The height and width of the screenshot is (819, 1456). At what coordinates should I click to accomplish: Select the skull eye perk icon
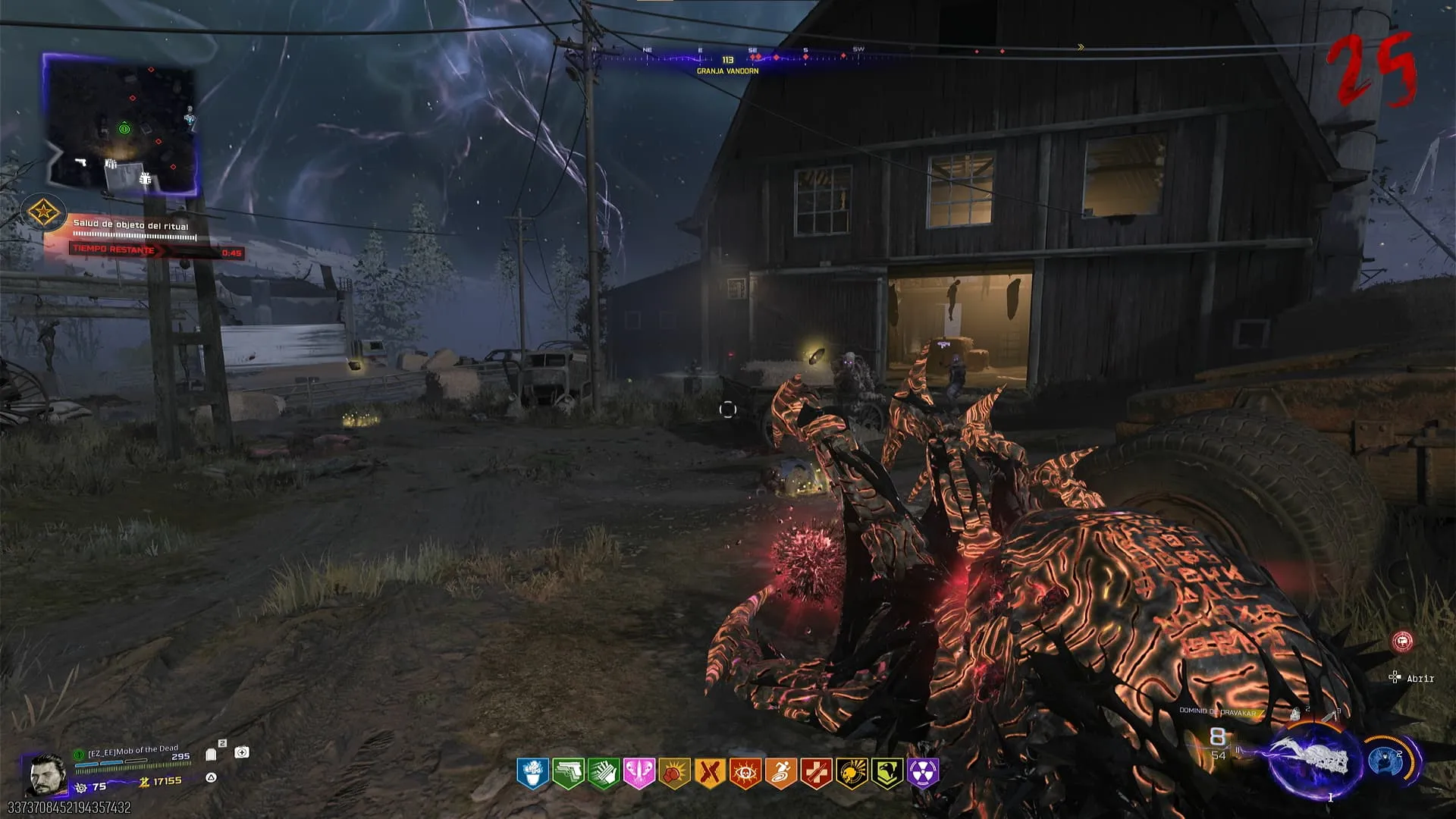[x=745, y=773]
